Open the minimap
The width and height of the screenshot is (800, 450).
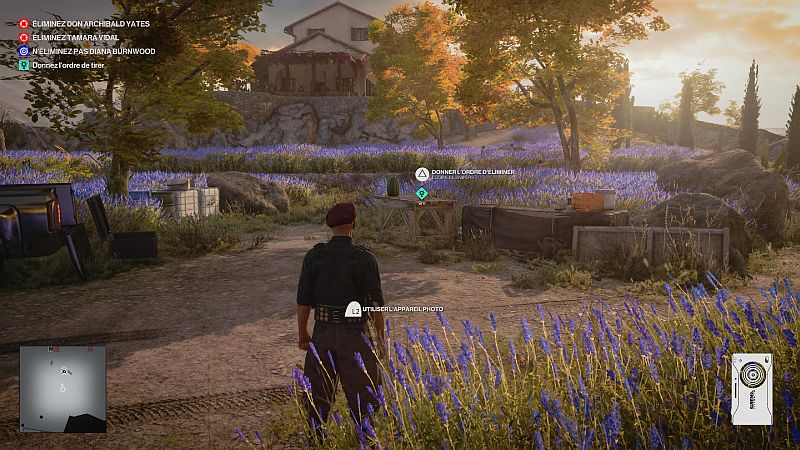(62, 388)
